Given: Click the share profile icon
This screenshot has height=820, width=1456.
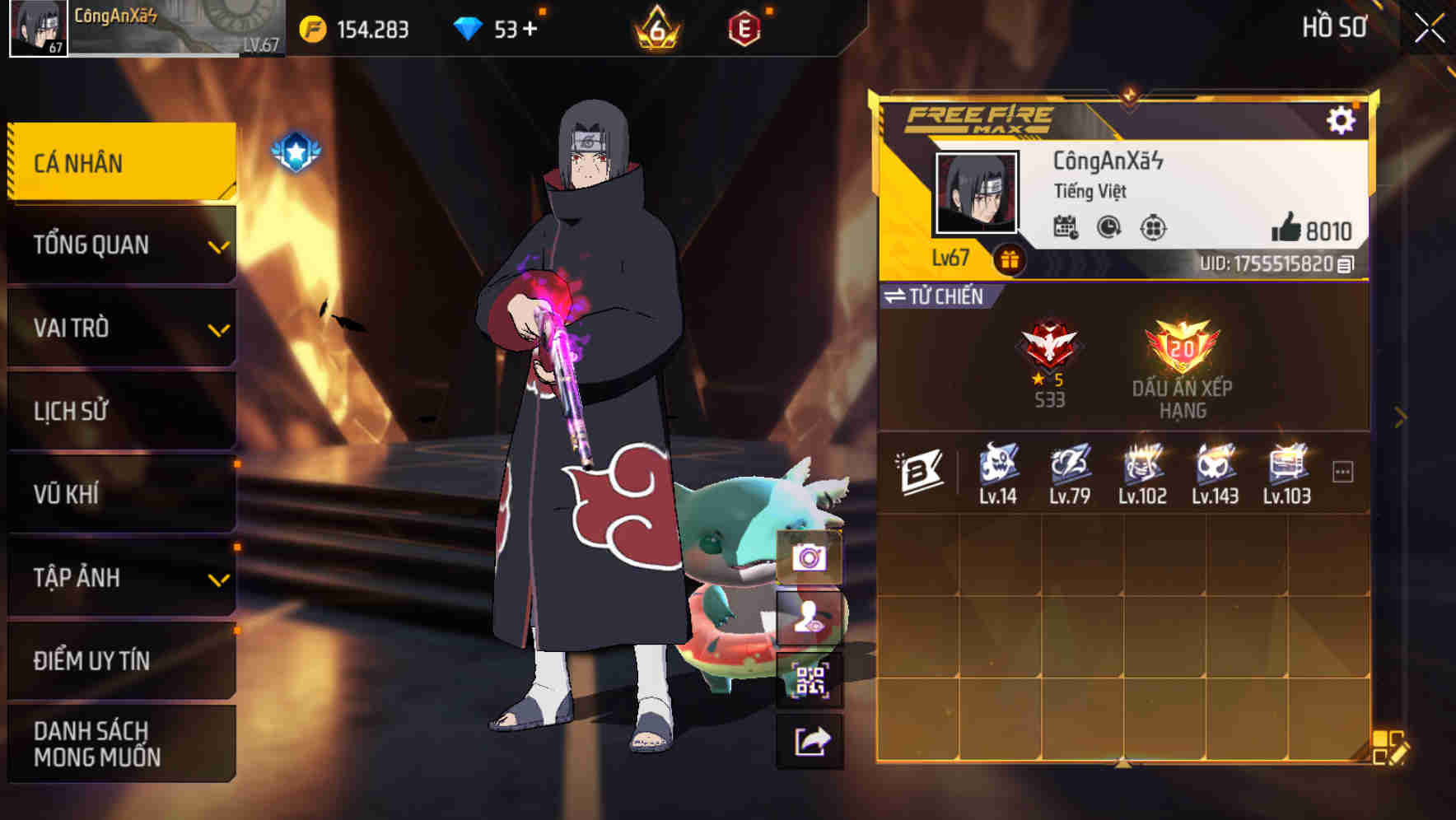Looking at the screenshot, I should tap(810, 741).
